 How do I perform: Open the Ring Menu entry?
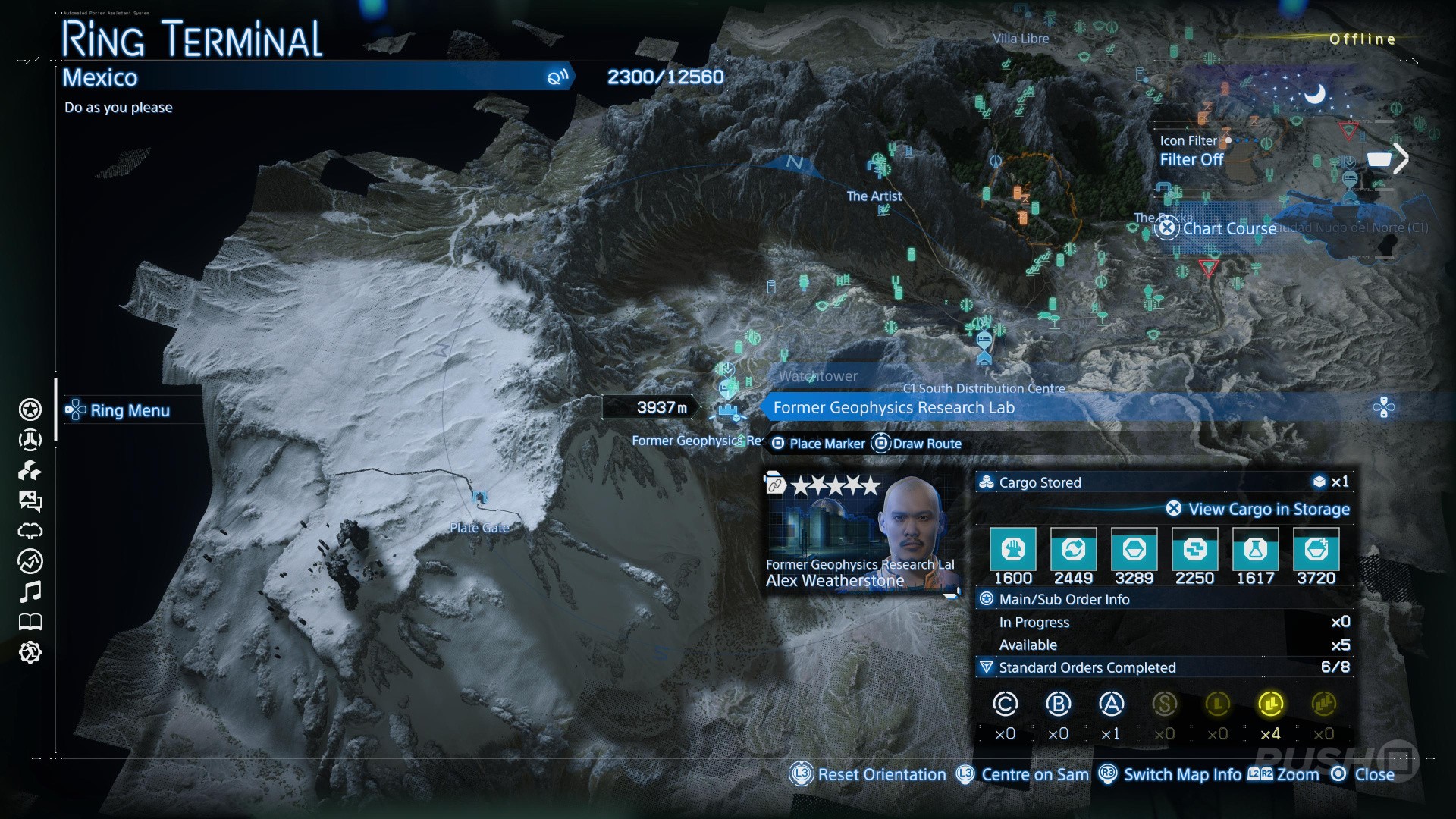tap(129, 410)
